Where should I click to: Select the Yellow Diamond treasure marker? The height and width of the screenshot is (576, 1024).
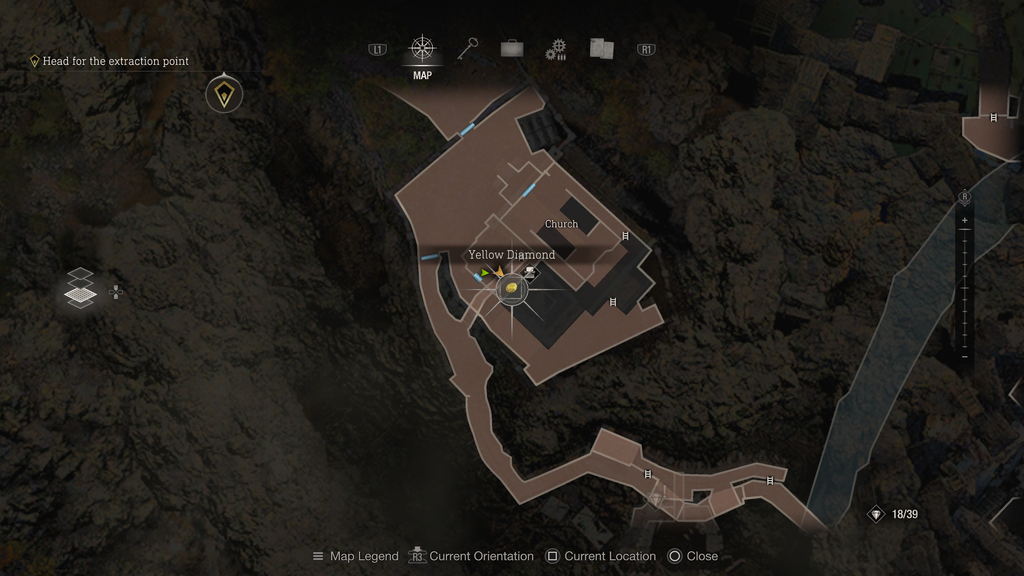[511, 290]
